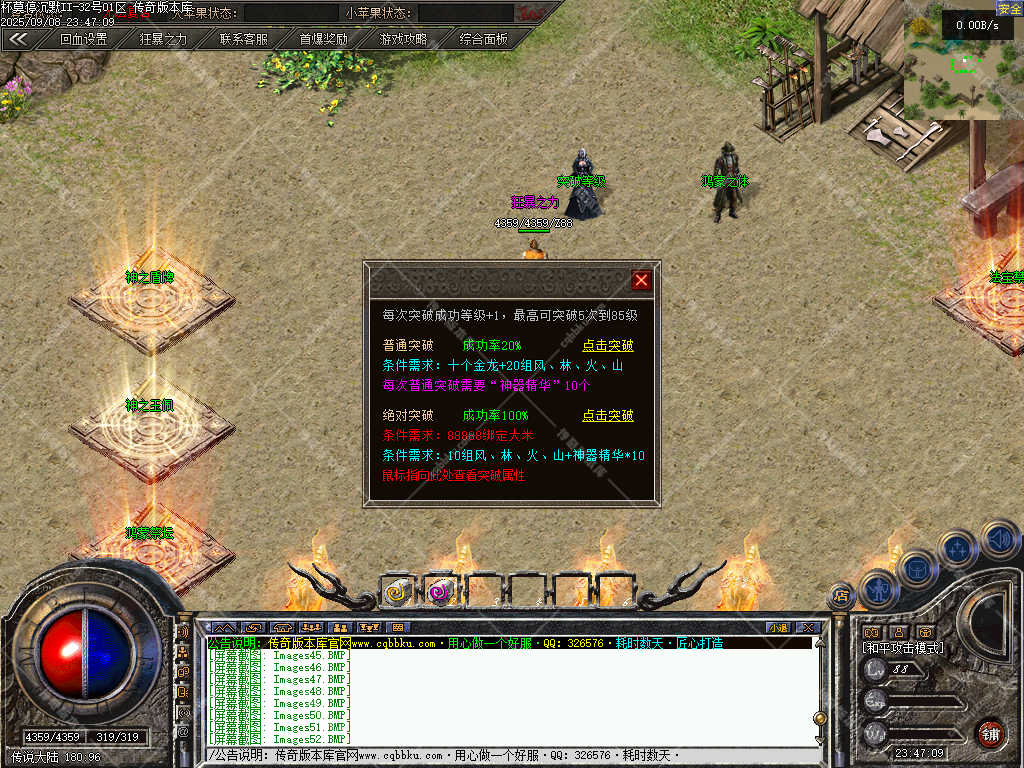Use the purple swirl hotbar item
This screenshot has height=768, width=1024.
(x=440, y=592)
